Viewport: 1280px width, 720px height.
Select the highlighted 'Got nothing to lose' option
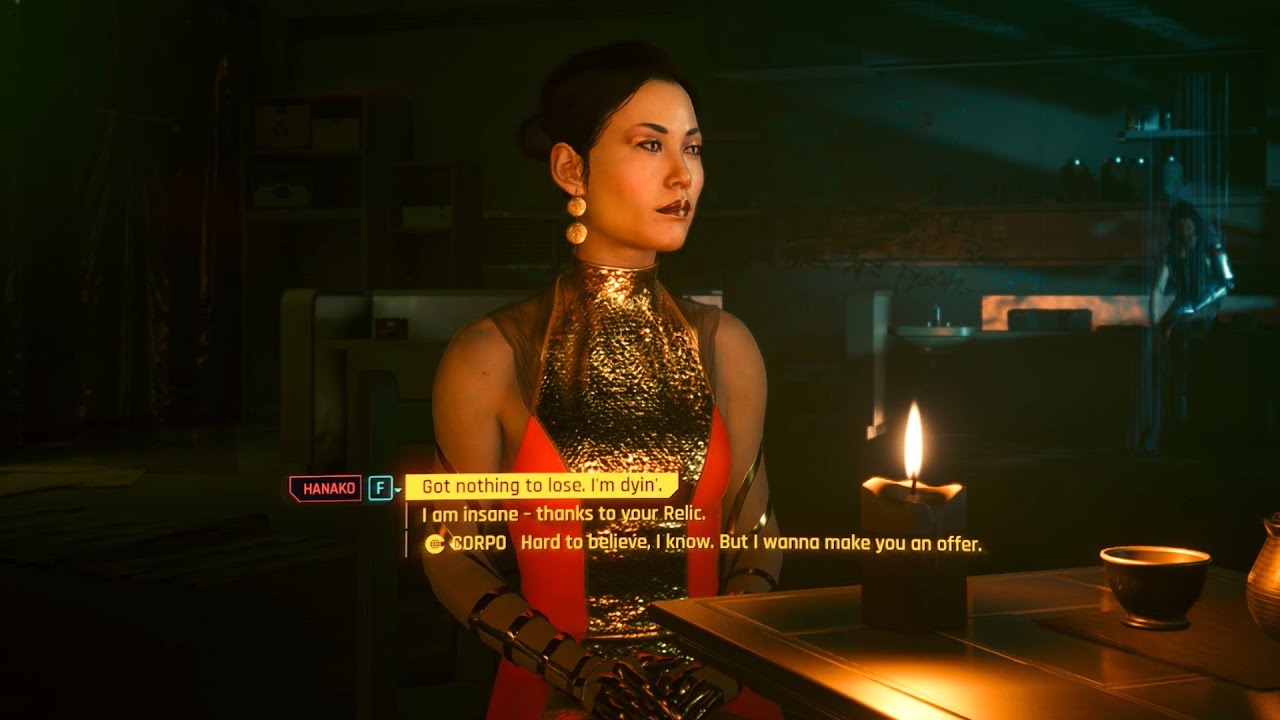pyautogui.click(x=545, y=486)
